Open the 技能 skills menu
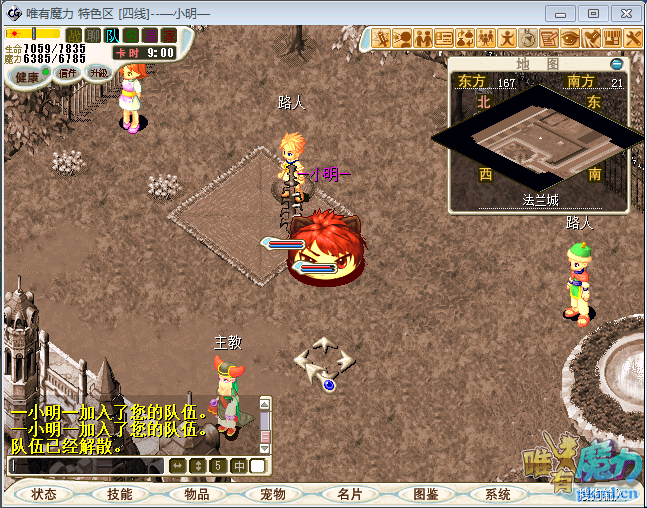 (119, 494)
